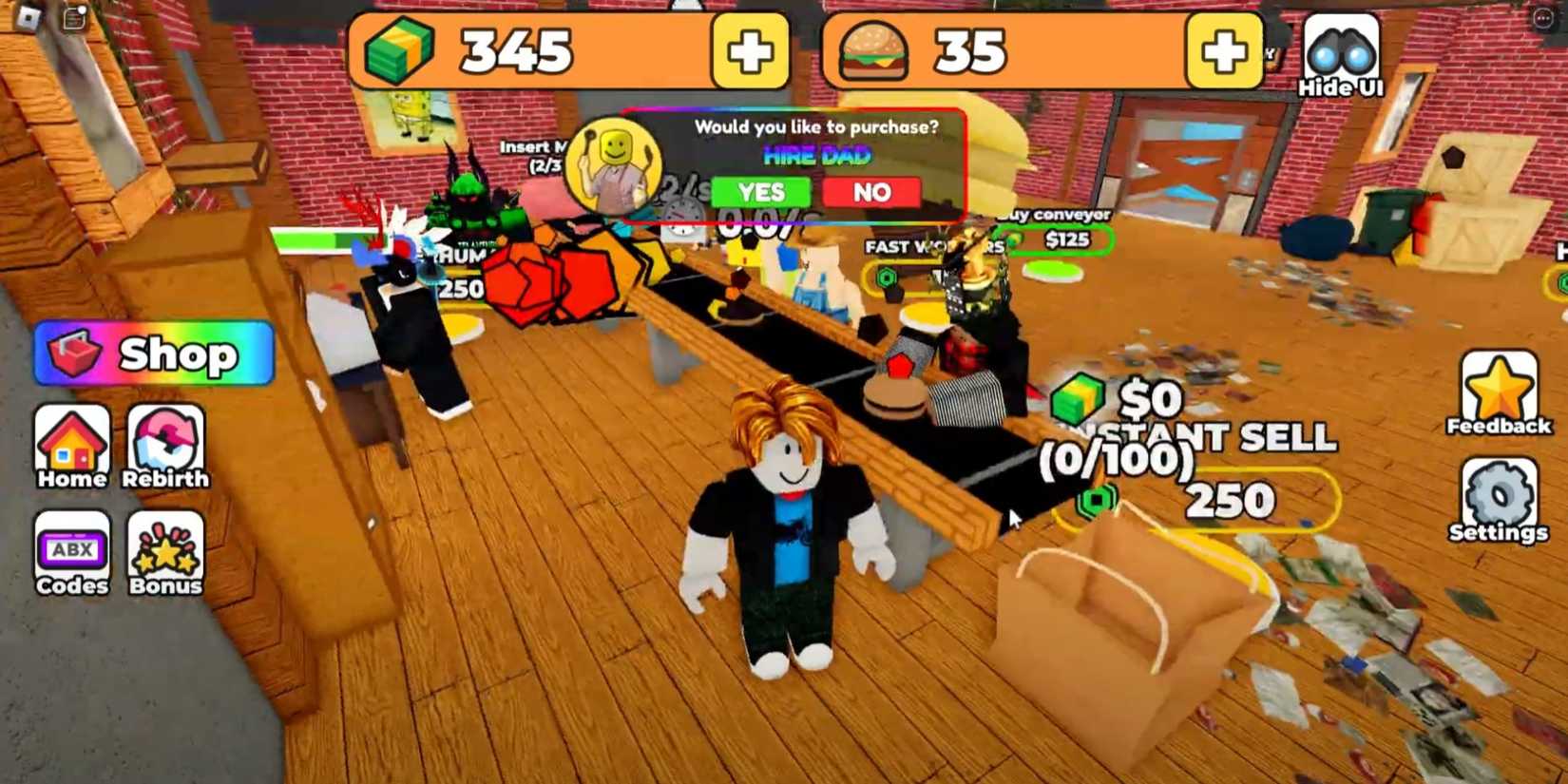Click the green cash stack icon

point(405,48)
